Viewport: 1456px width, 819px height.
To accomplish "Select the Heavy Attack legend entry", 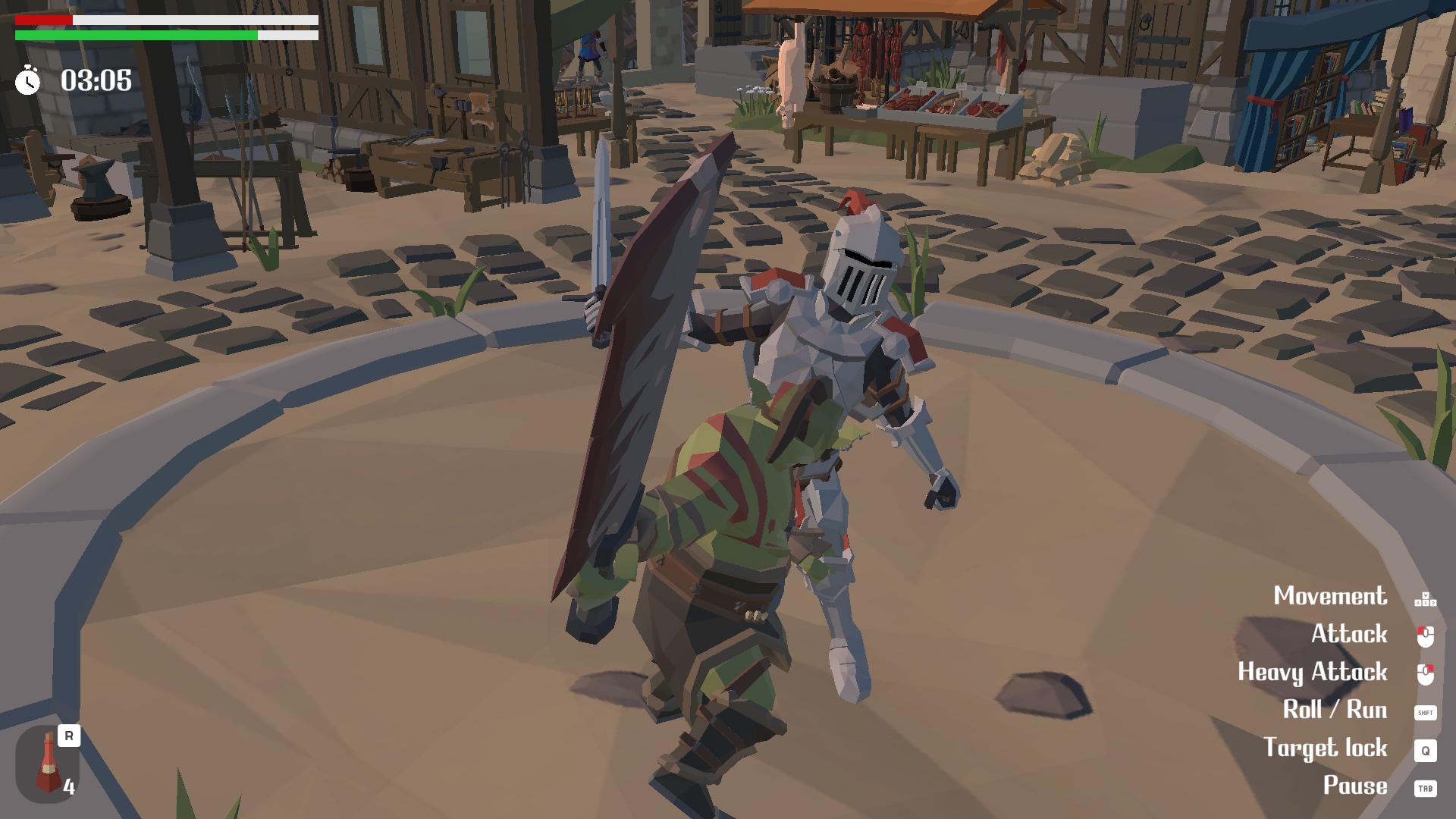I will 1313,672.
